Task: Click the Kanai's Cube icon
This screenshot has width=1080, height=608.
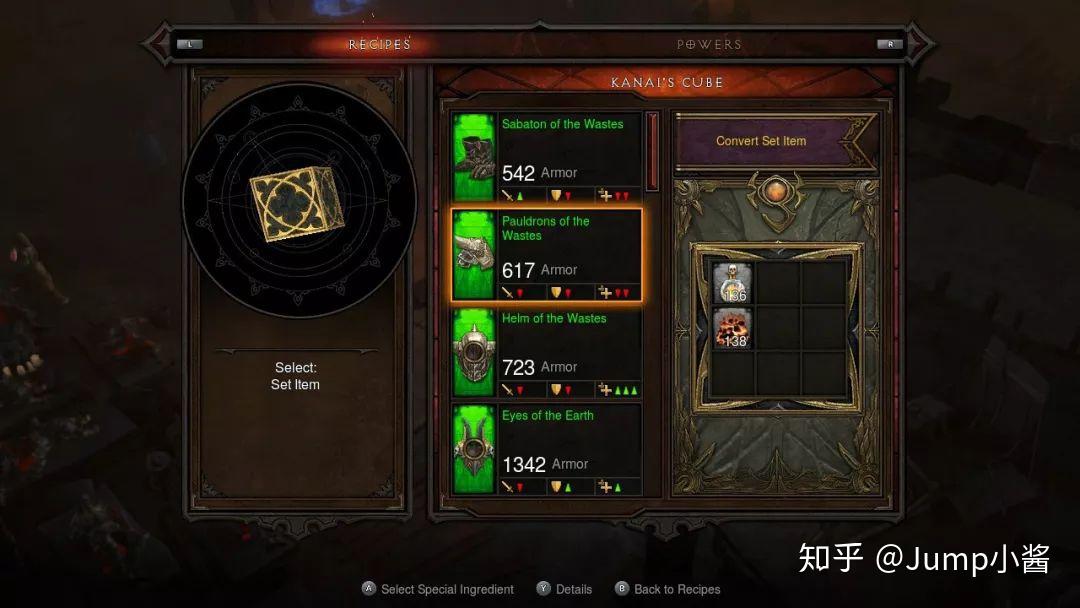Action: (x=297, y=203)
